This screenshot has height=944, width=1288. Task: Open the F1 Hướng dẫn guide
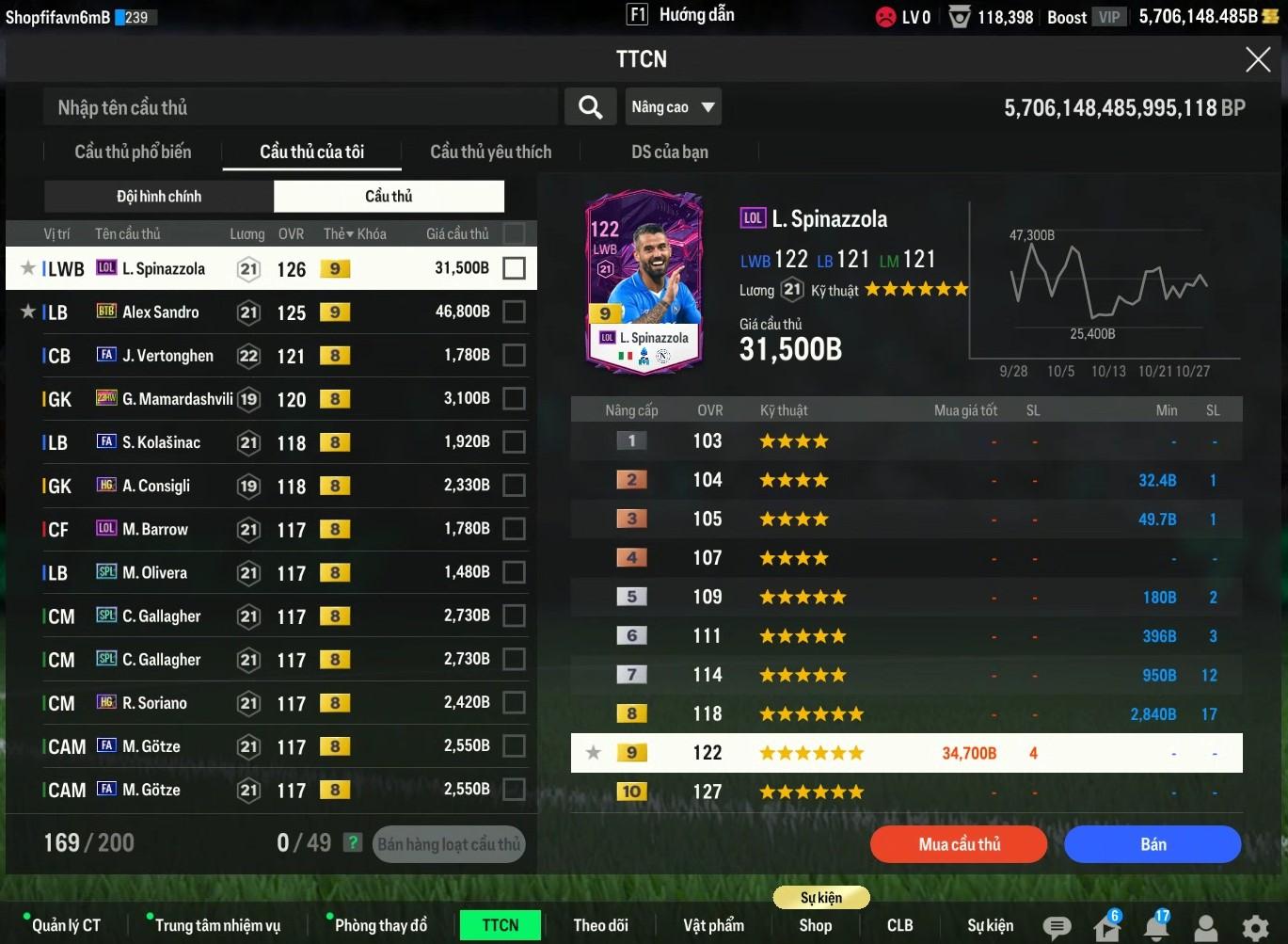coord(681,15)
